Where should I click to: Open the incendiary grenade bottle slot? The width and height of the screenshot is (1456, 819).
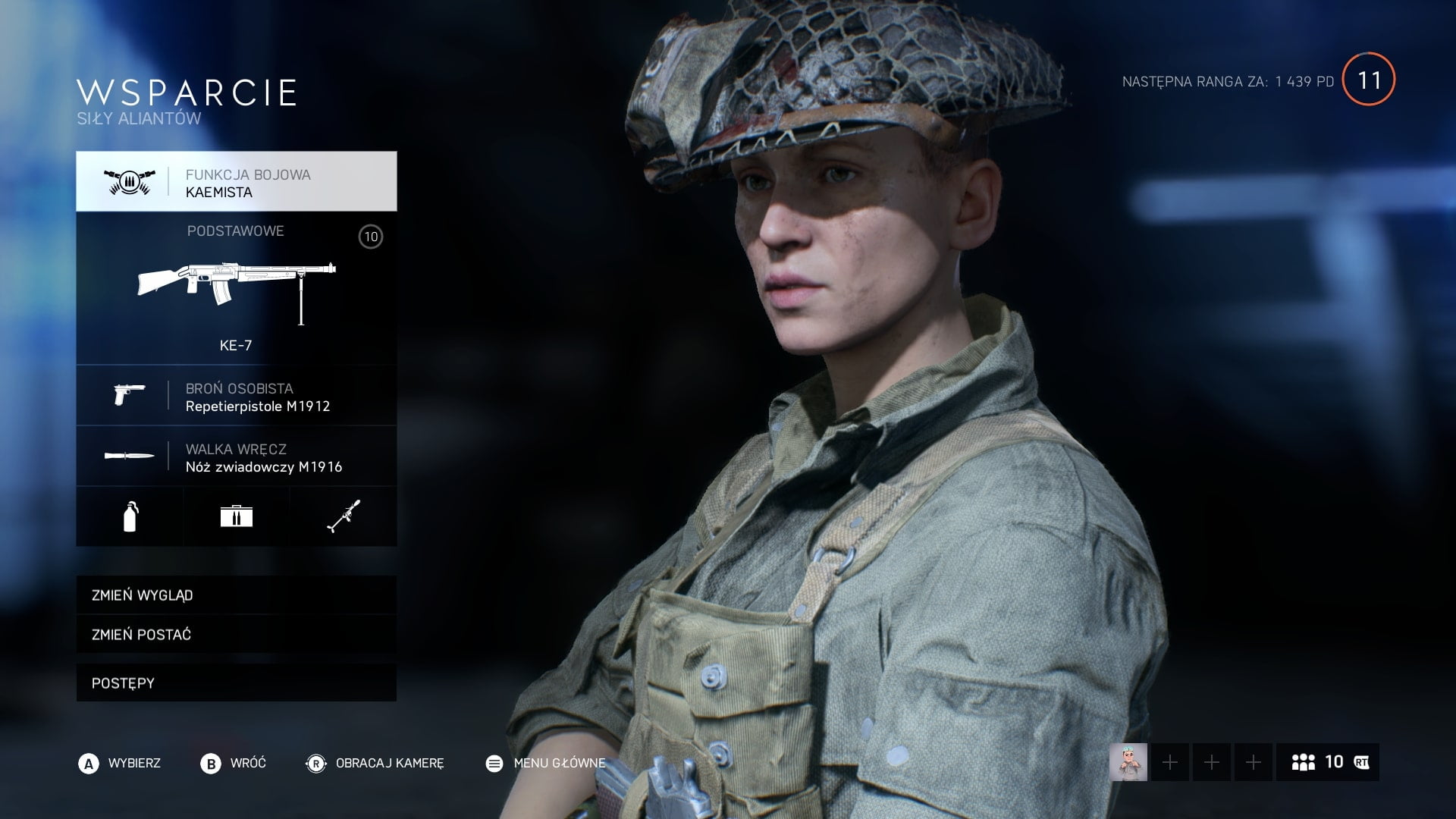tap(130, 517)
